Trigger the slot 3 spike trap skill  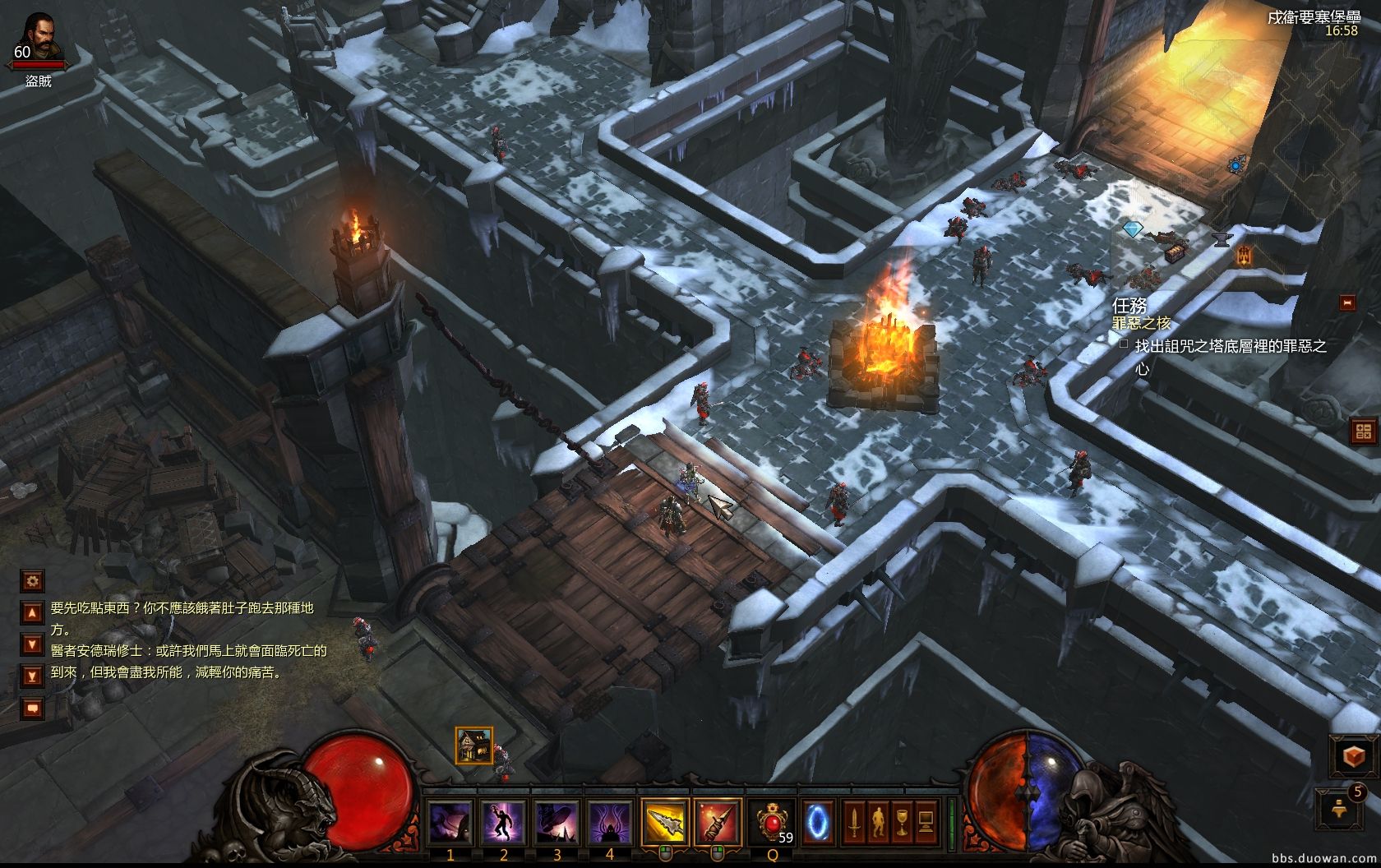[557, 820]
